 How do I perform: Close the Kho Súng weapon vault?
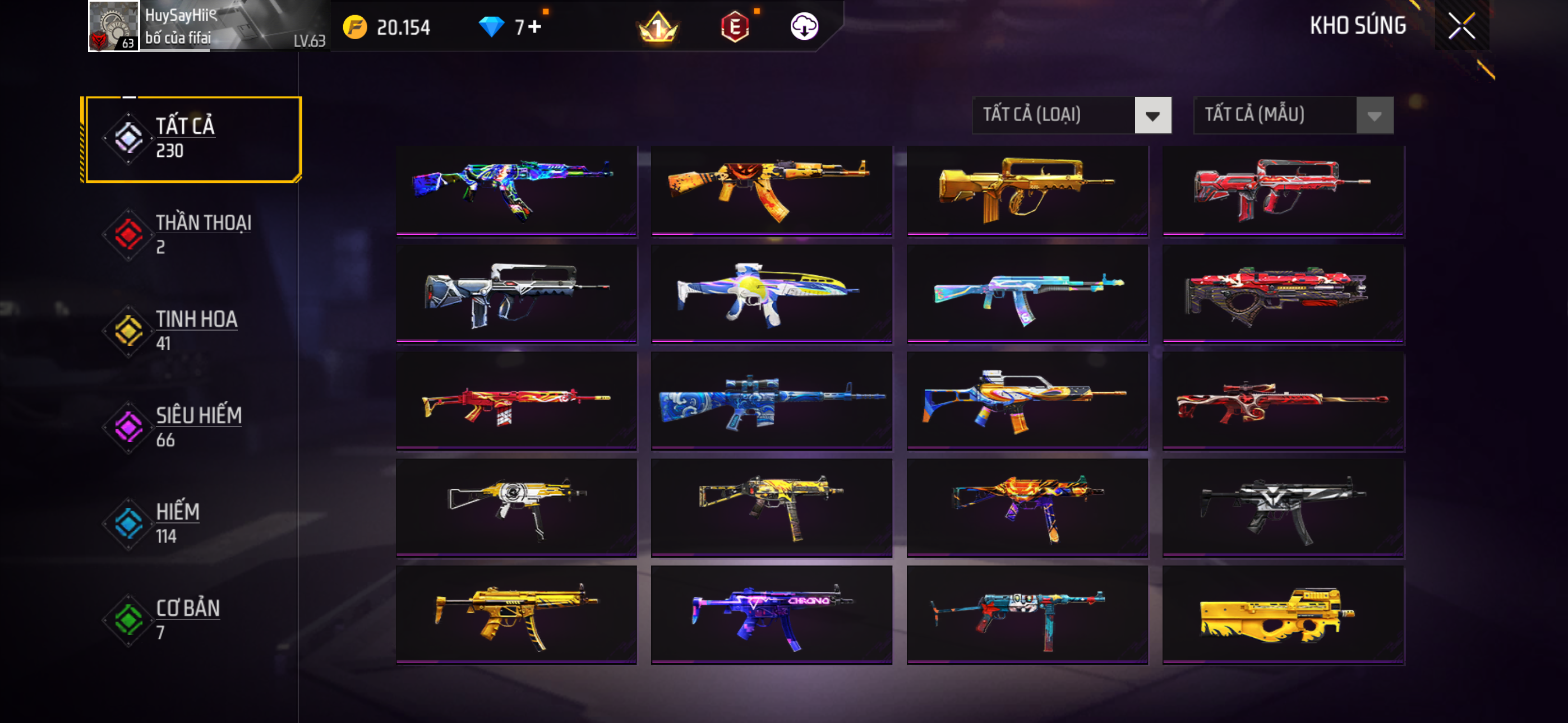(x=1461, y=26)
